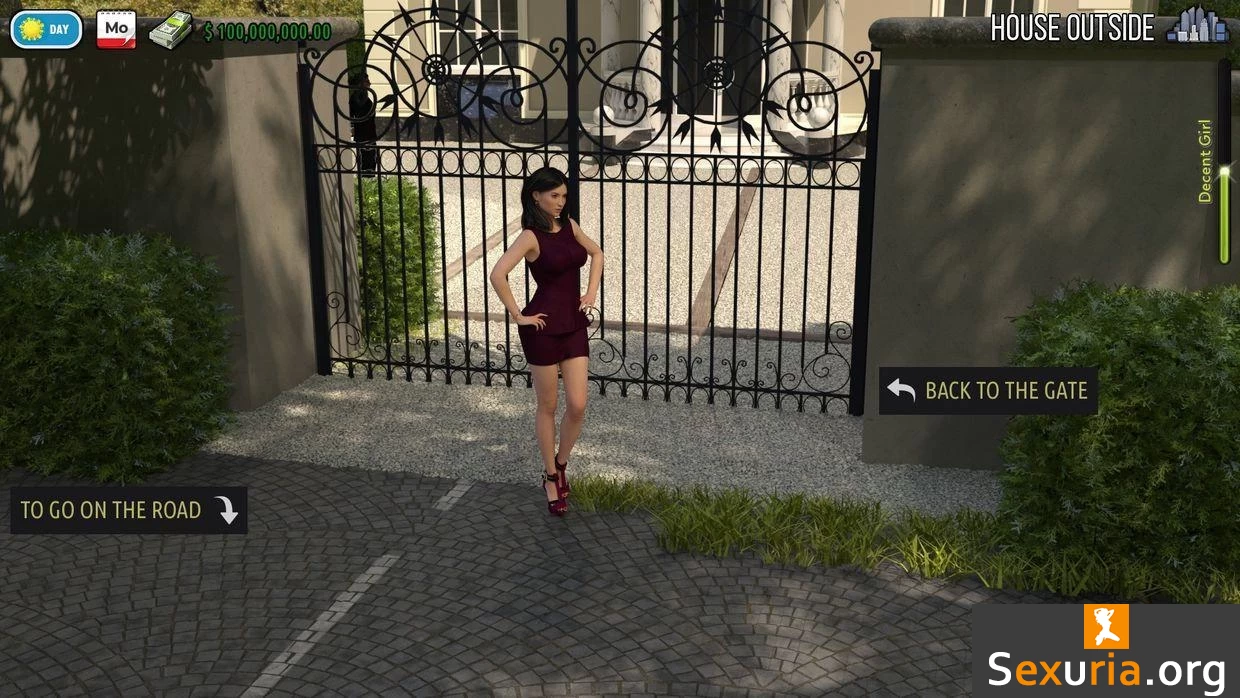Open the city map icon
This screenshot has width=1240, height=698.
(1197, 26)
